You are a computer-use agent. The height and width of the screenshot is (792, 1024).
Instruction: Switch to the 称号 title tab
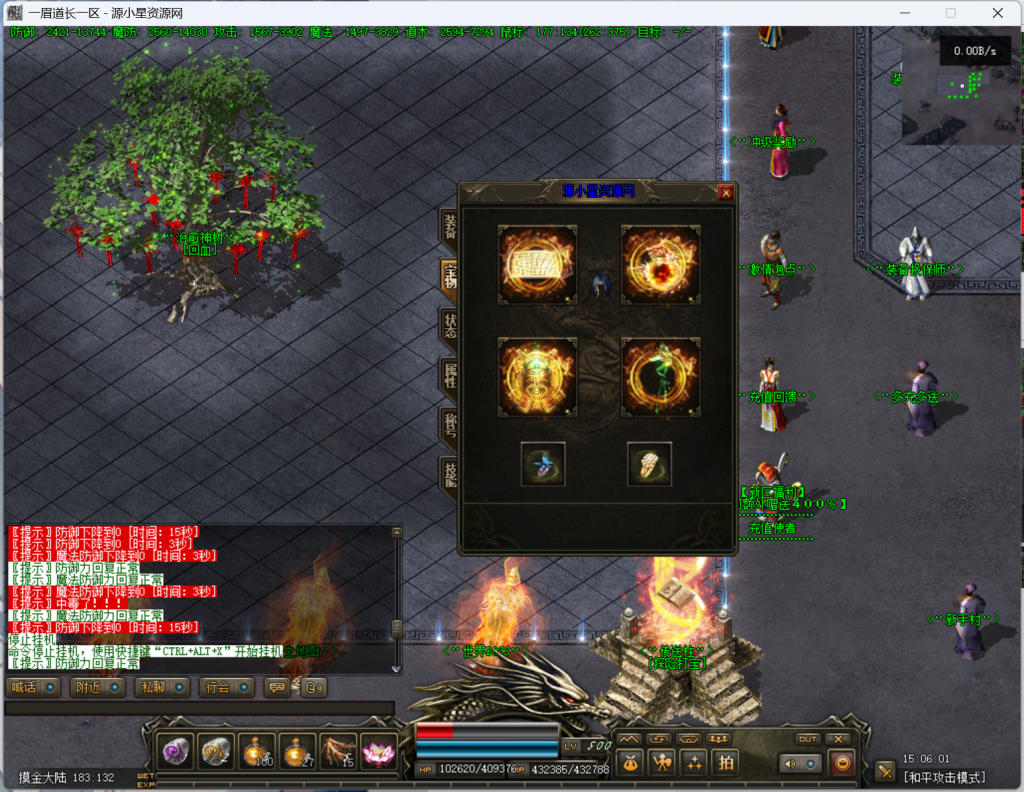(x=450, y=424)
